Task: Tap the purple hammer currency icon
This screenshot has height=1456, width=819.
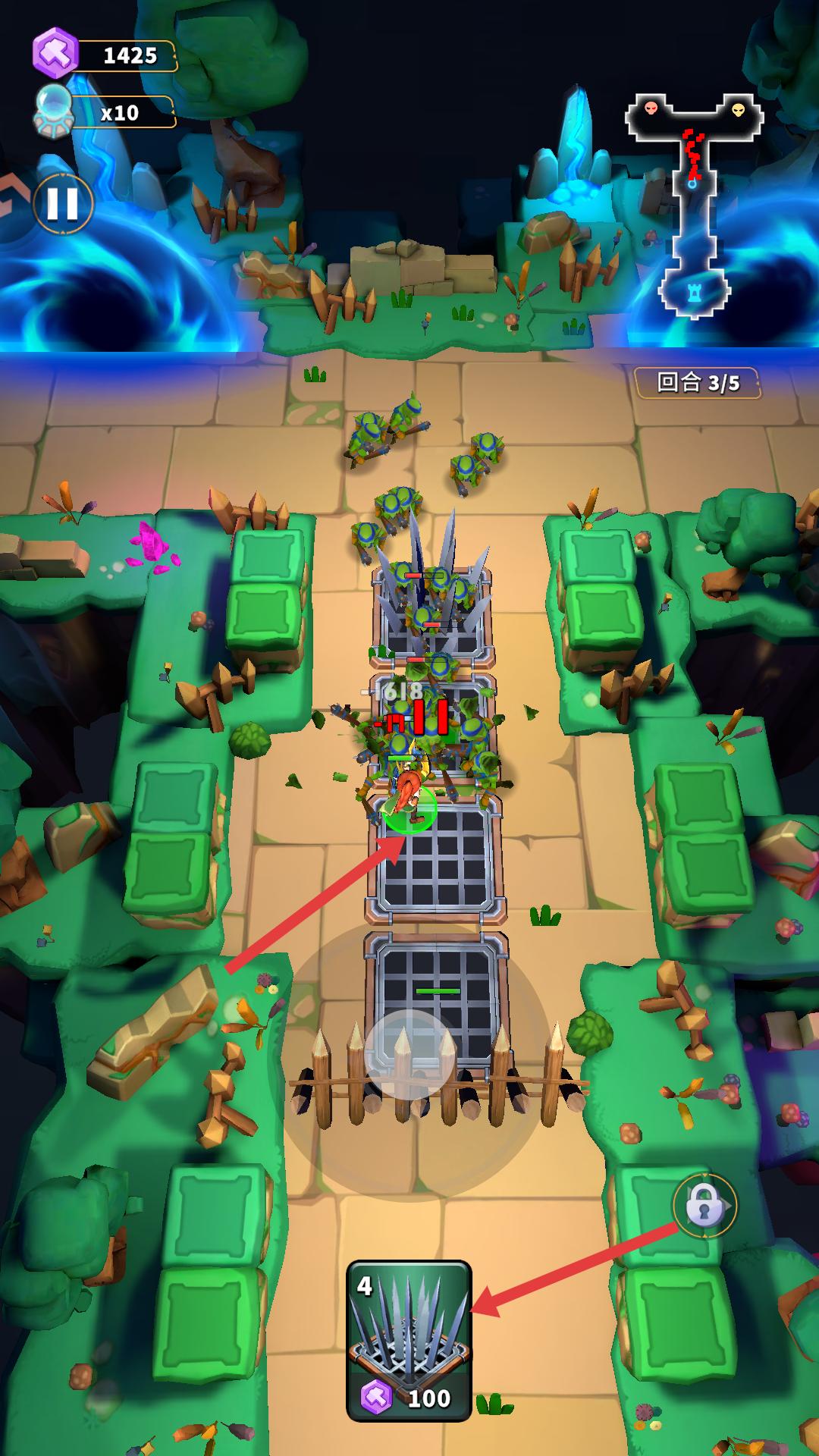Action: [x=55, y=53]
